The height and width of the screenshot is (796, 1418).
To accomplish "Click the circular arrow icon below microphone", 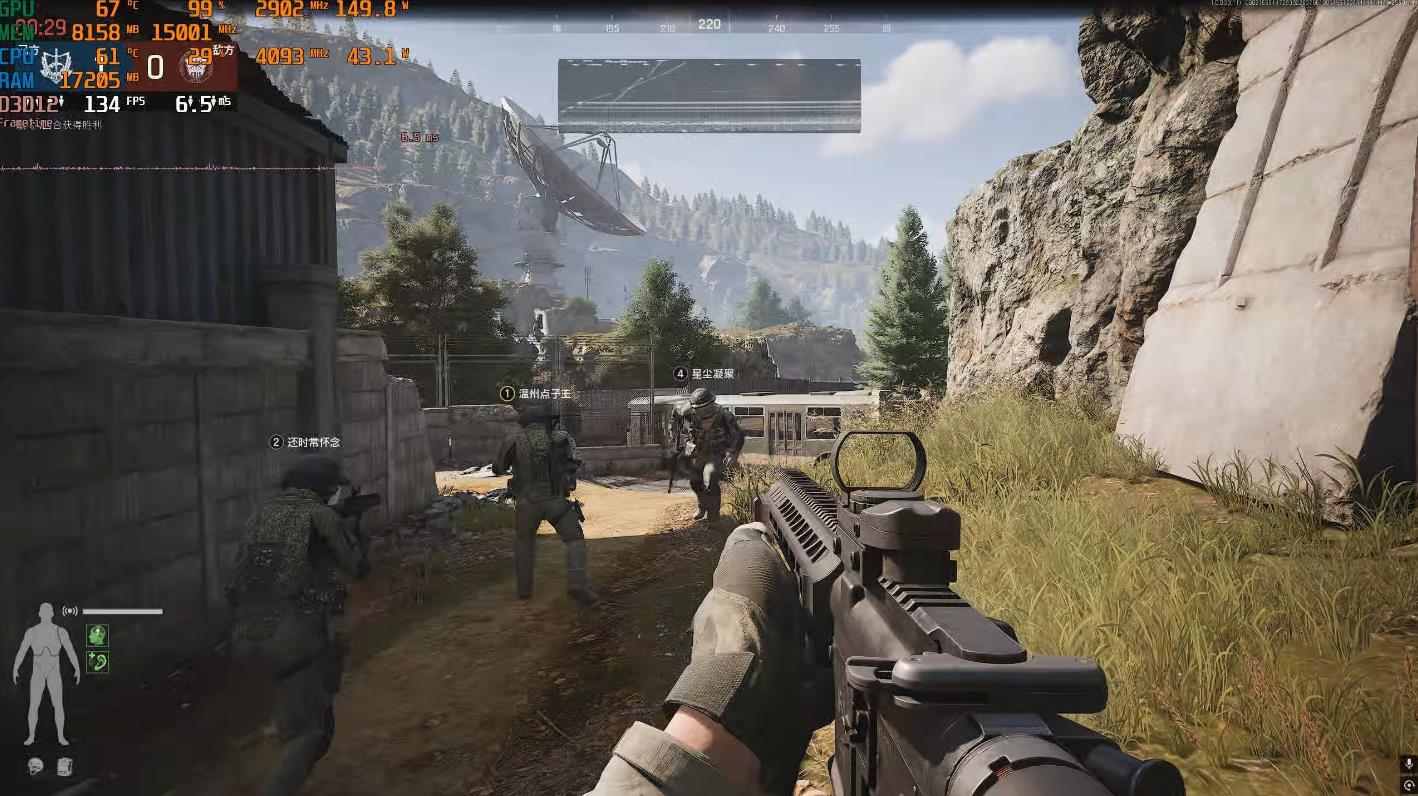I will click(1408, 785).
